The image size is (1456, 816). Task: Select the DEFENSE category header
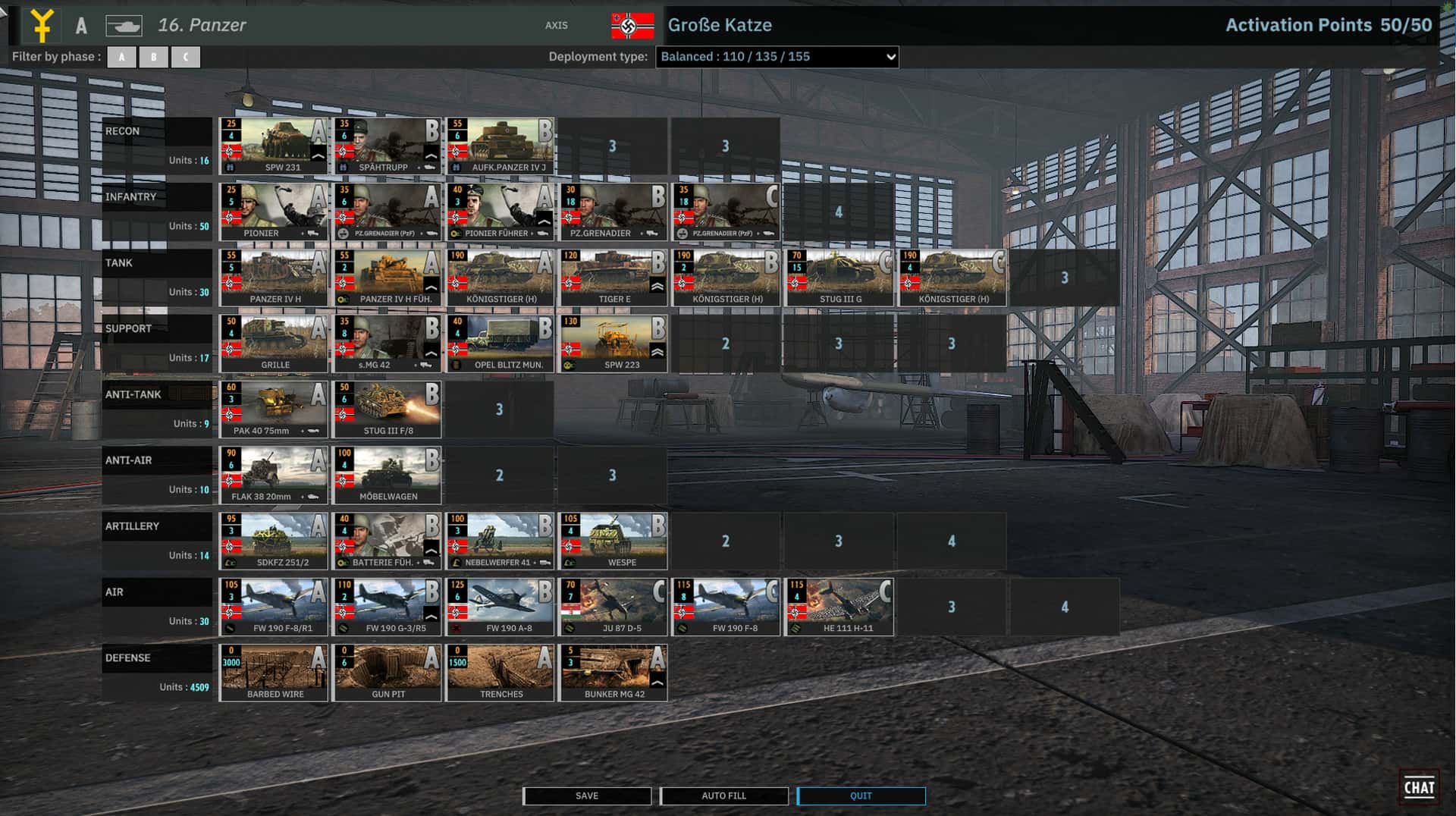(127, 658)
